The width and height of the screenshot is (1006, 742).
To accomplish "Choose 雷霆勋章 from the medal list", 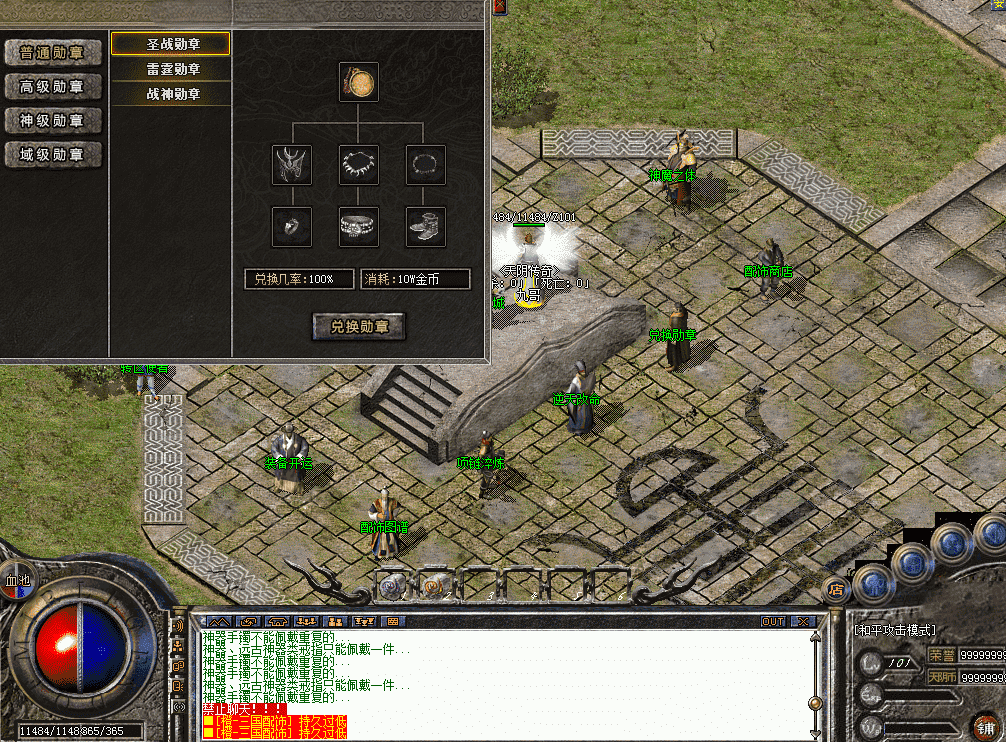I will coord(172,69).
